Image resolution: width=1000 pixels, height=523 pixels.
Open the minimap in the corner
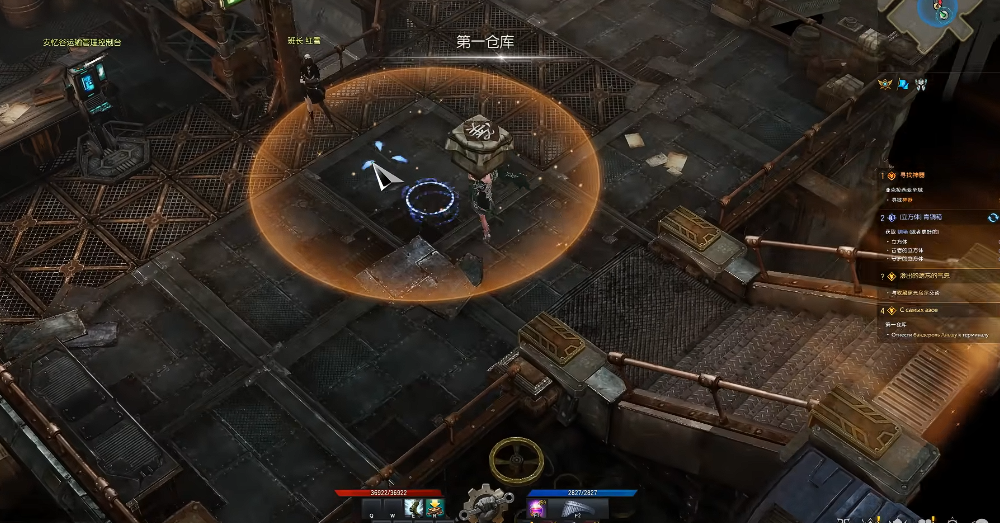point(939,14)
